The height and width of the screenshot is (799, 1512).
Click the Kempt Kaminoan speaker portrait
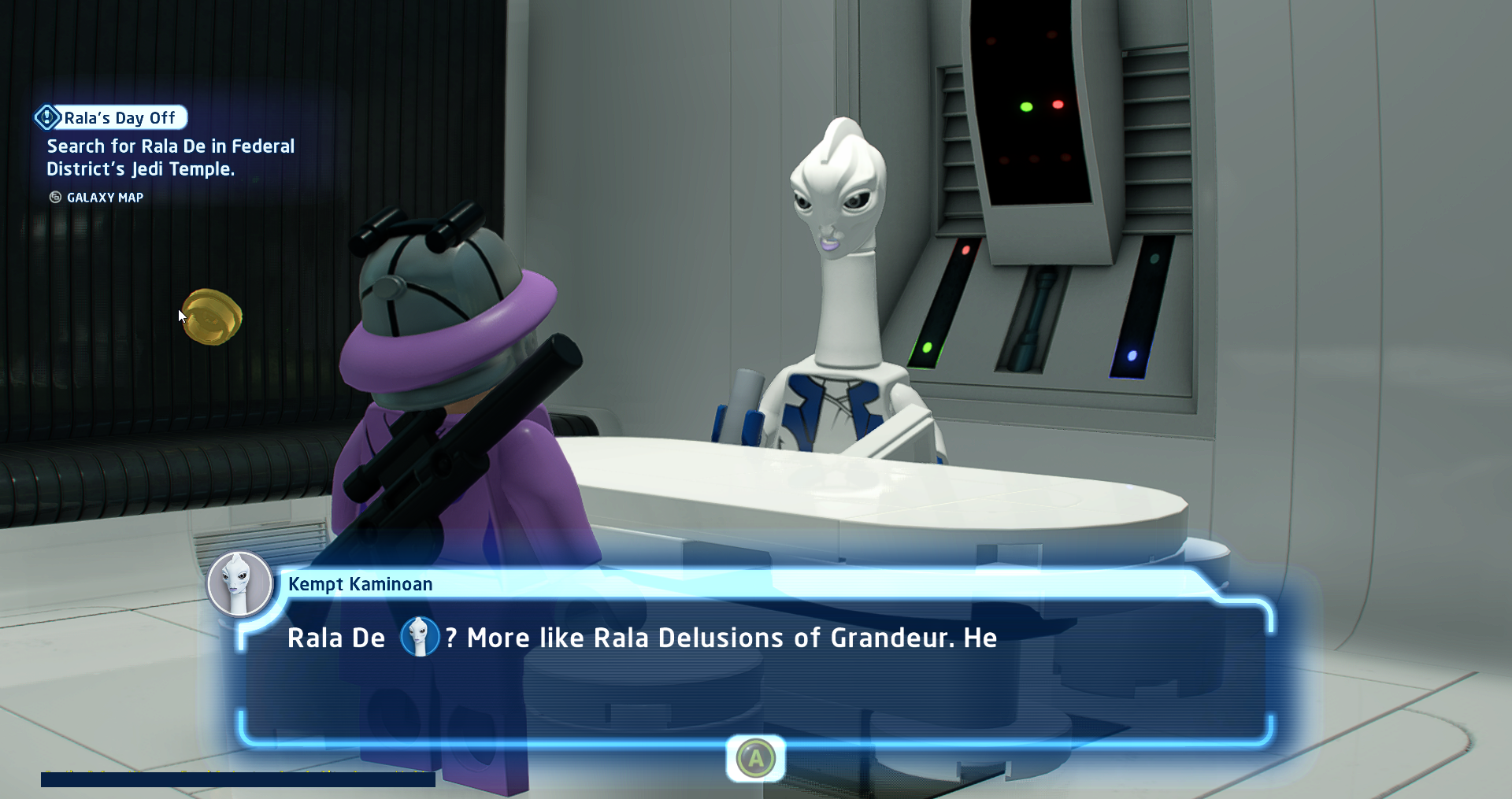[239, 584]
